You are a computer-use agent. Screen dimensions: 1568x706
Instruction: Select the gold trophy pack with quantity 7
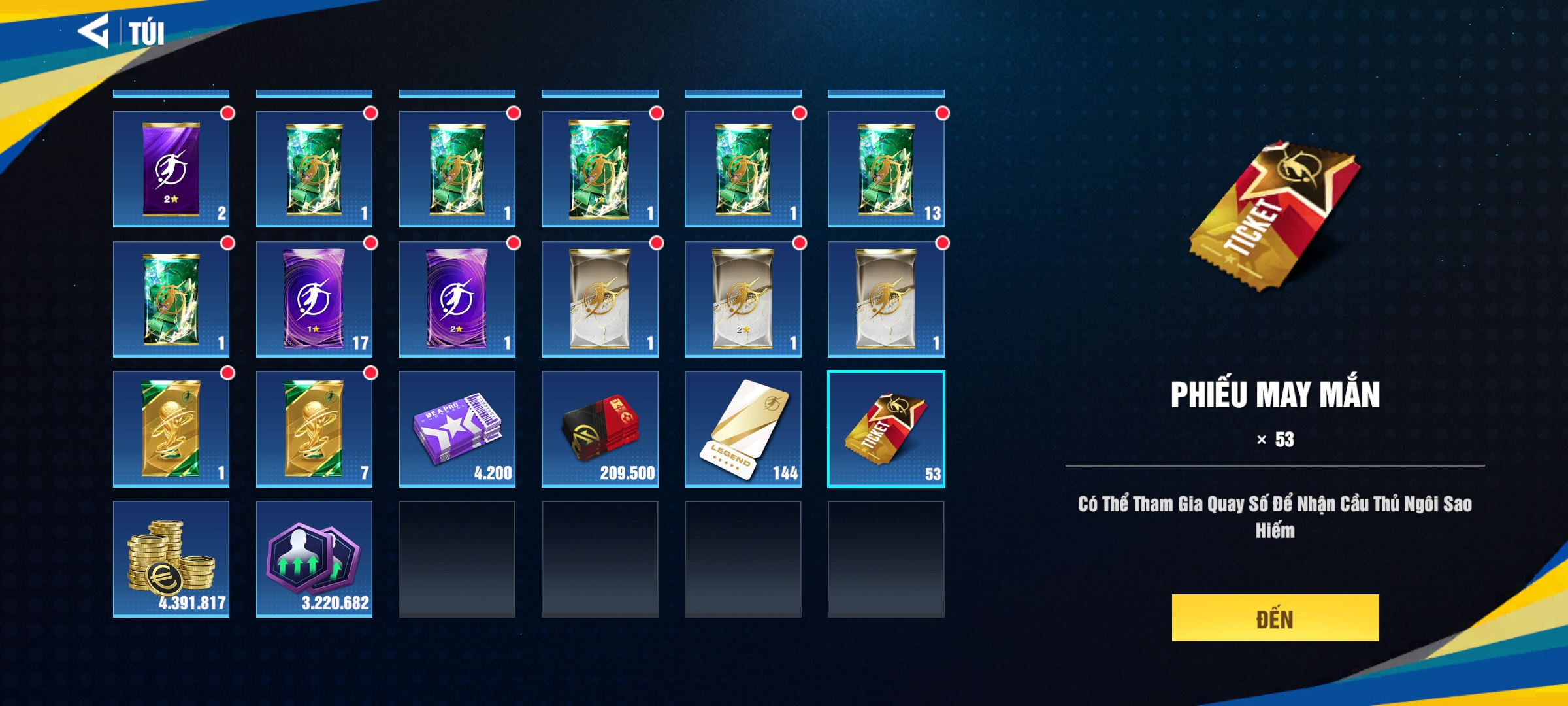(314, 429)
